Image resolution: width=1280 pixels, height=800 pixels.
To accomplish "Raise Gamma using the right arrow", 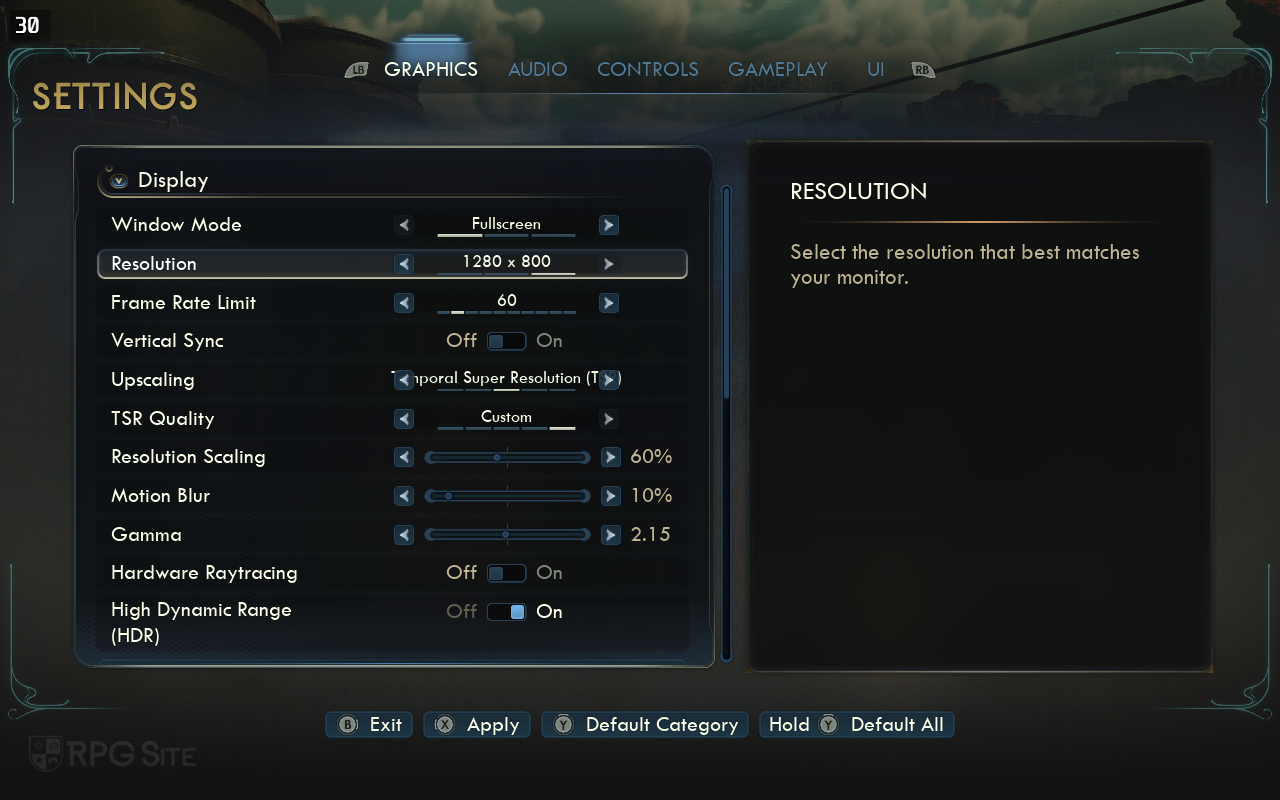I will pyautogui.click(x=610, y=535).
